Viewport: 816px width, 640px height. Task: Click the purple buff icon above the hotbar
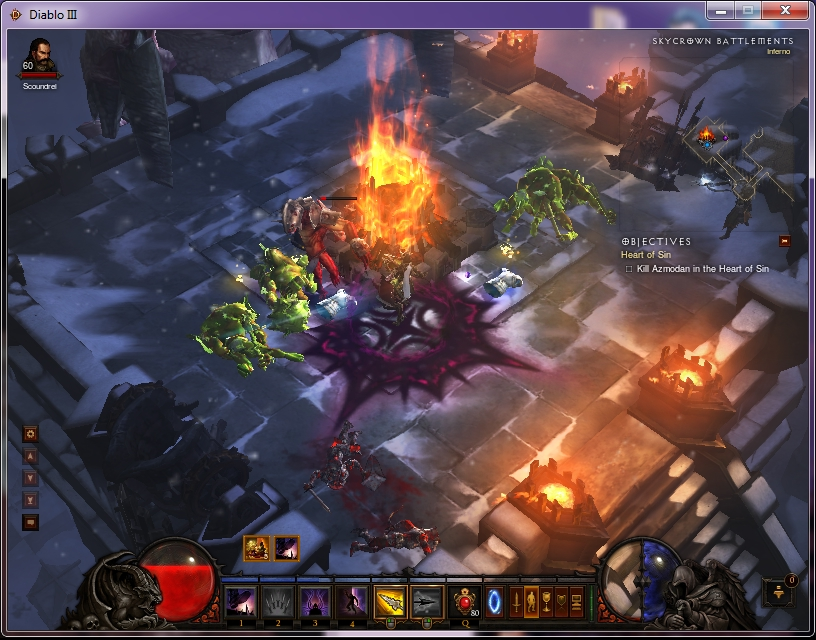coord(286,548)
